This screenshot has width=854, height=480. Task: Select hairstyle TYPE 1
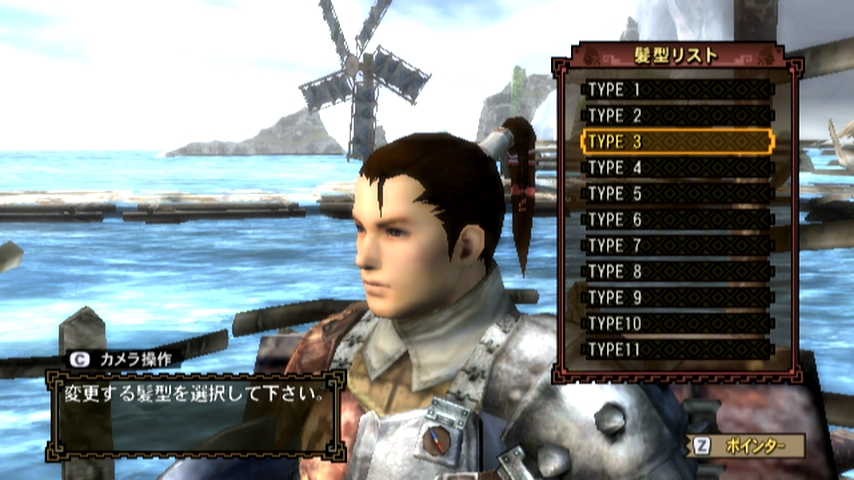pos(677,89)
